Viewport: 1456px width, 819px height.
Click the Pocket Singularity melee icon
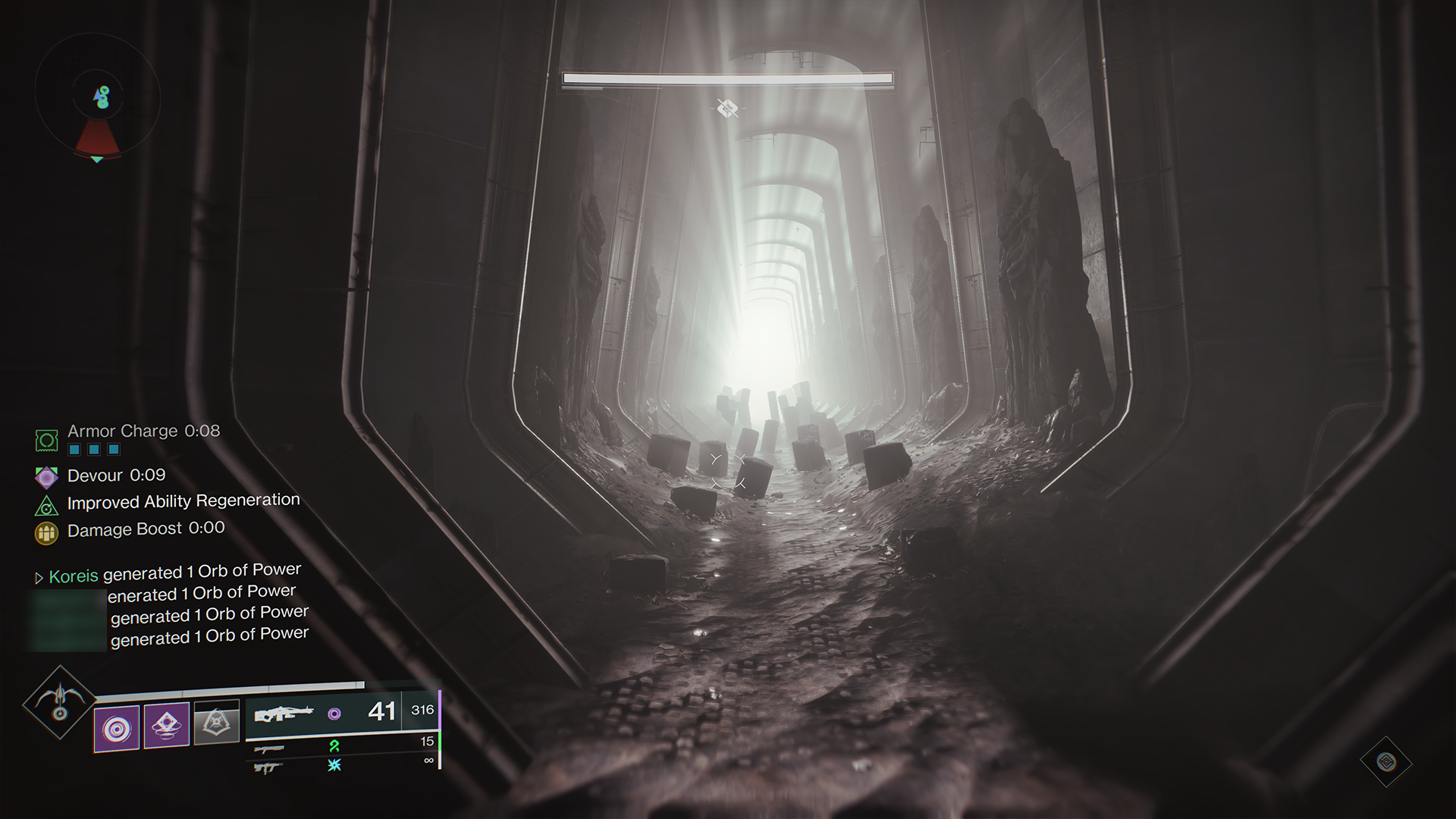[x=166, y=726]
